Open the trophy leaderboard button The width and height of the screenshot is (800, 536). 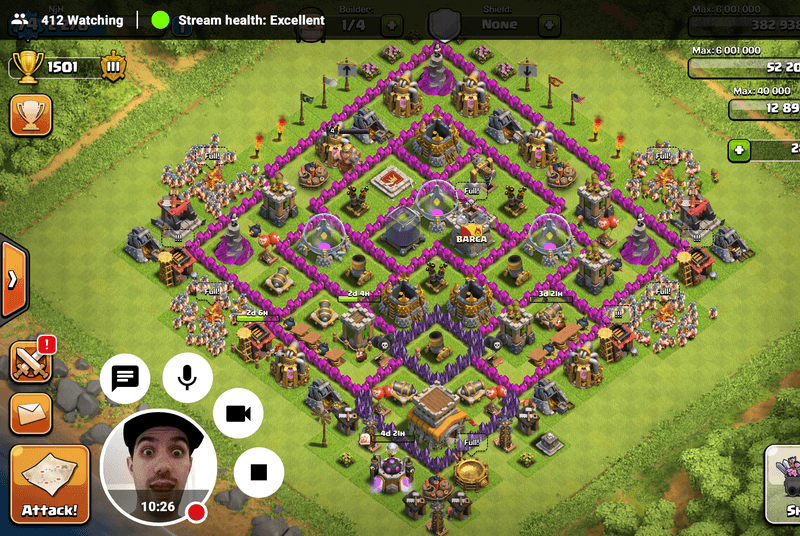click(x=31, y=115)
